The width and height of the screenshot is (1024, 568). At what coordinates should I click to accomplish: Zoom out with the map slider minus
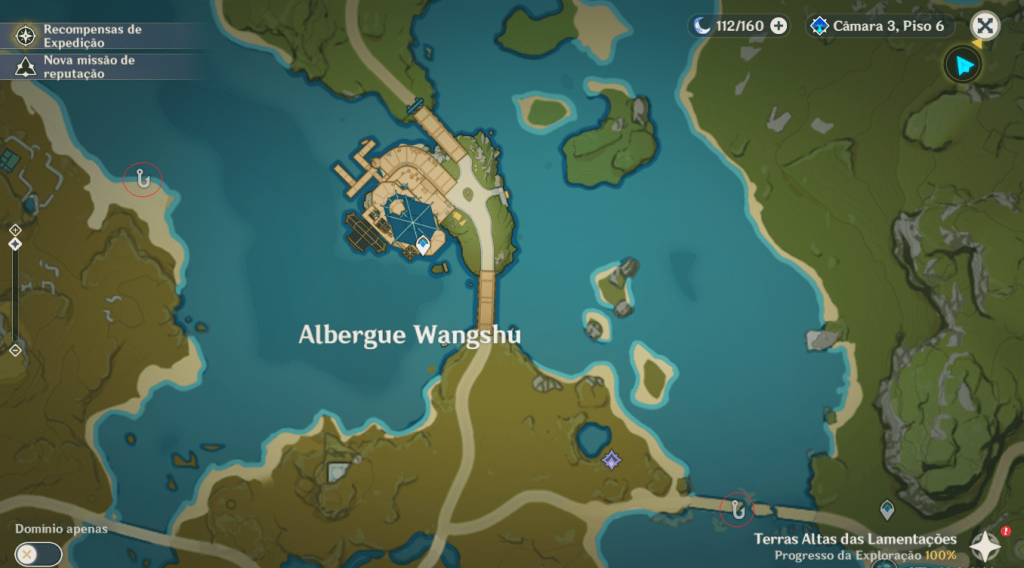coord(15,350)
